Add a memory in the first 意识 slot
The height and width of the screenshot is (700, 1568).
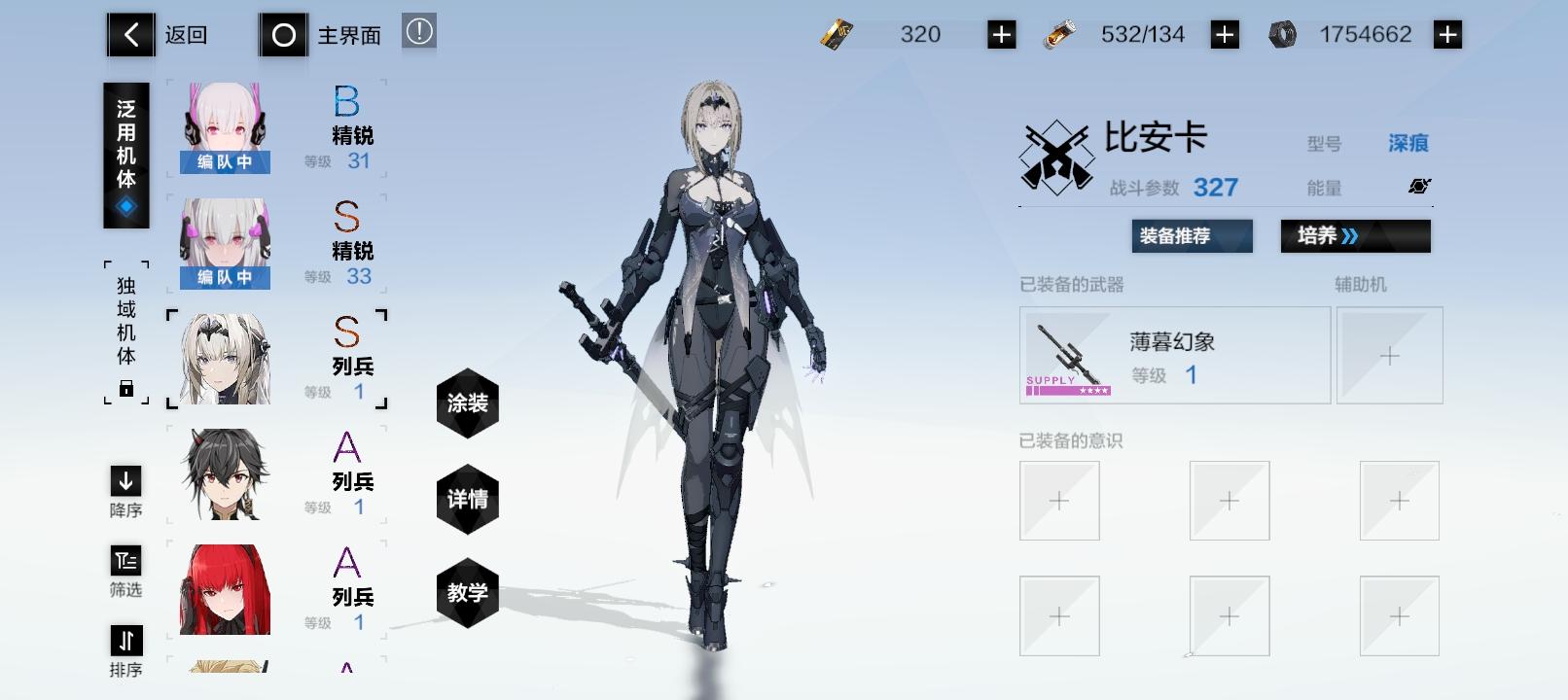click(x=1059, y=500)
